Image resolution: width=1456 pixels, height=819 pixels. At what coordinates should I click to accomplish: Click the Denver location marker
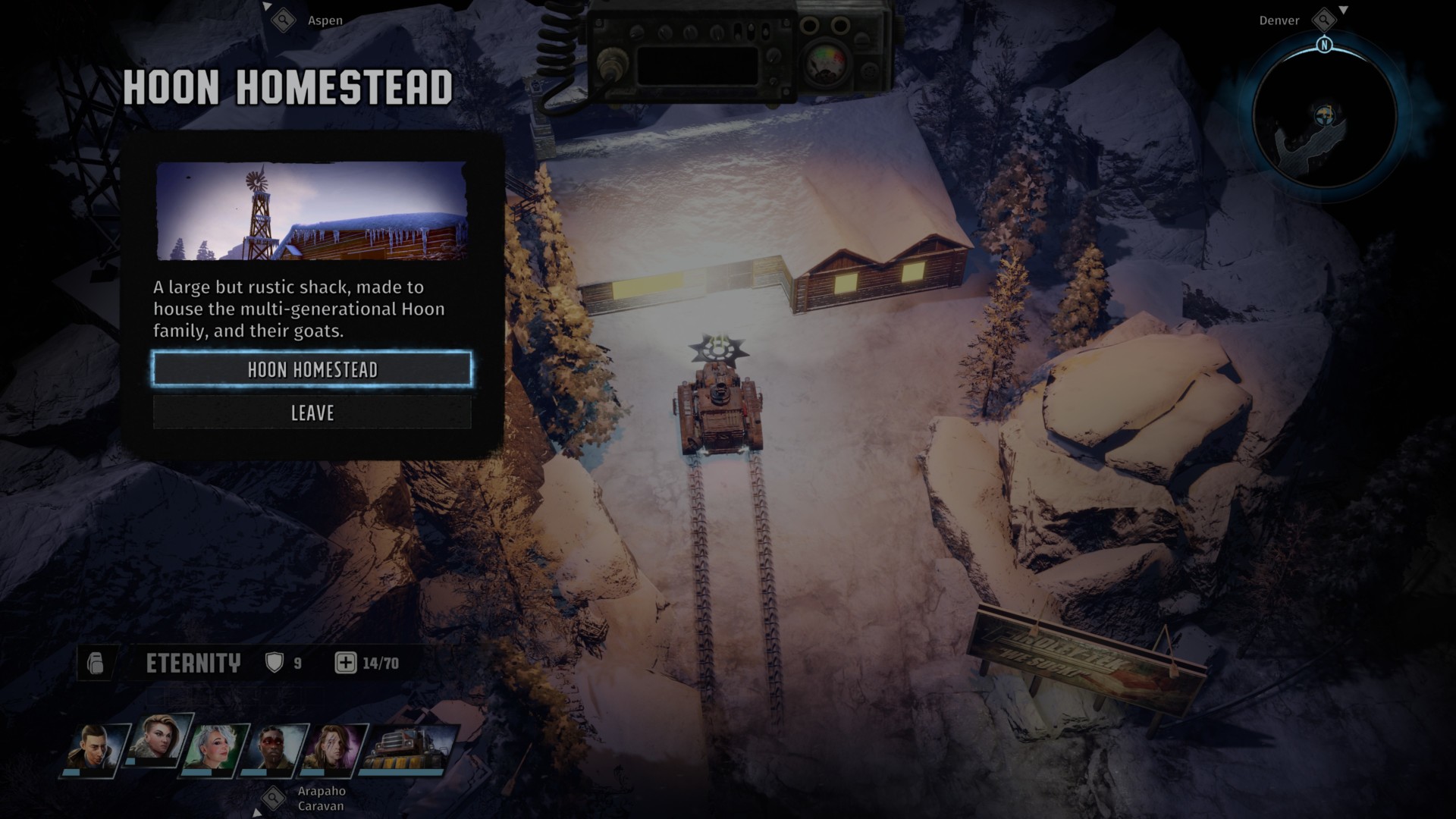[1324, 20]
